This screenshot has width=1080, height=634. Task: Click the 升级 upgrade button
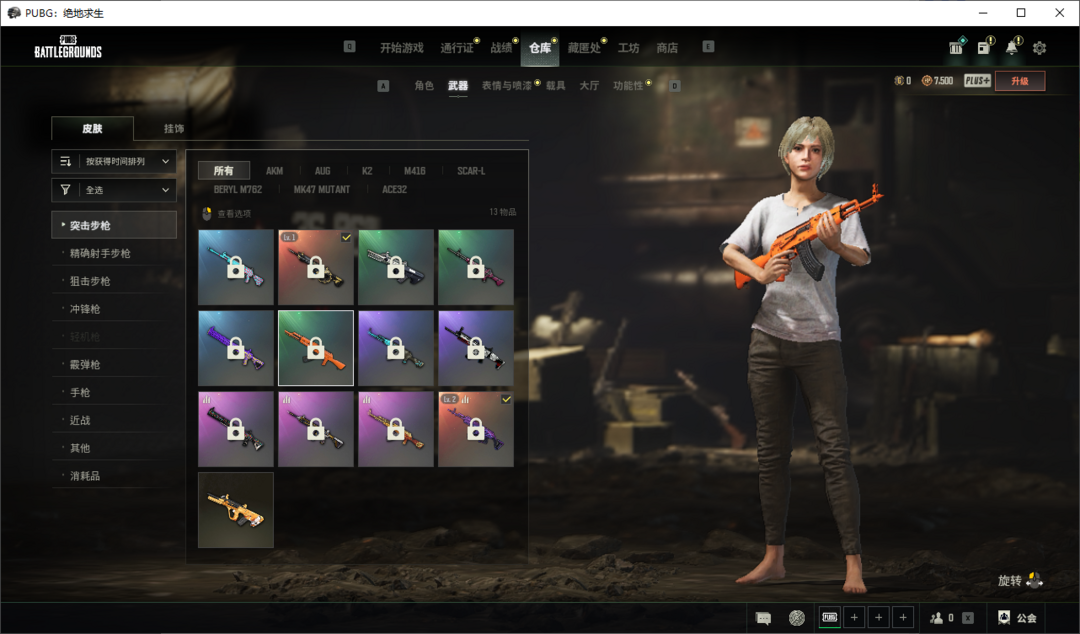point(1020,81)
